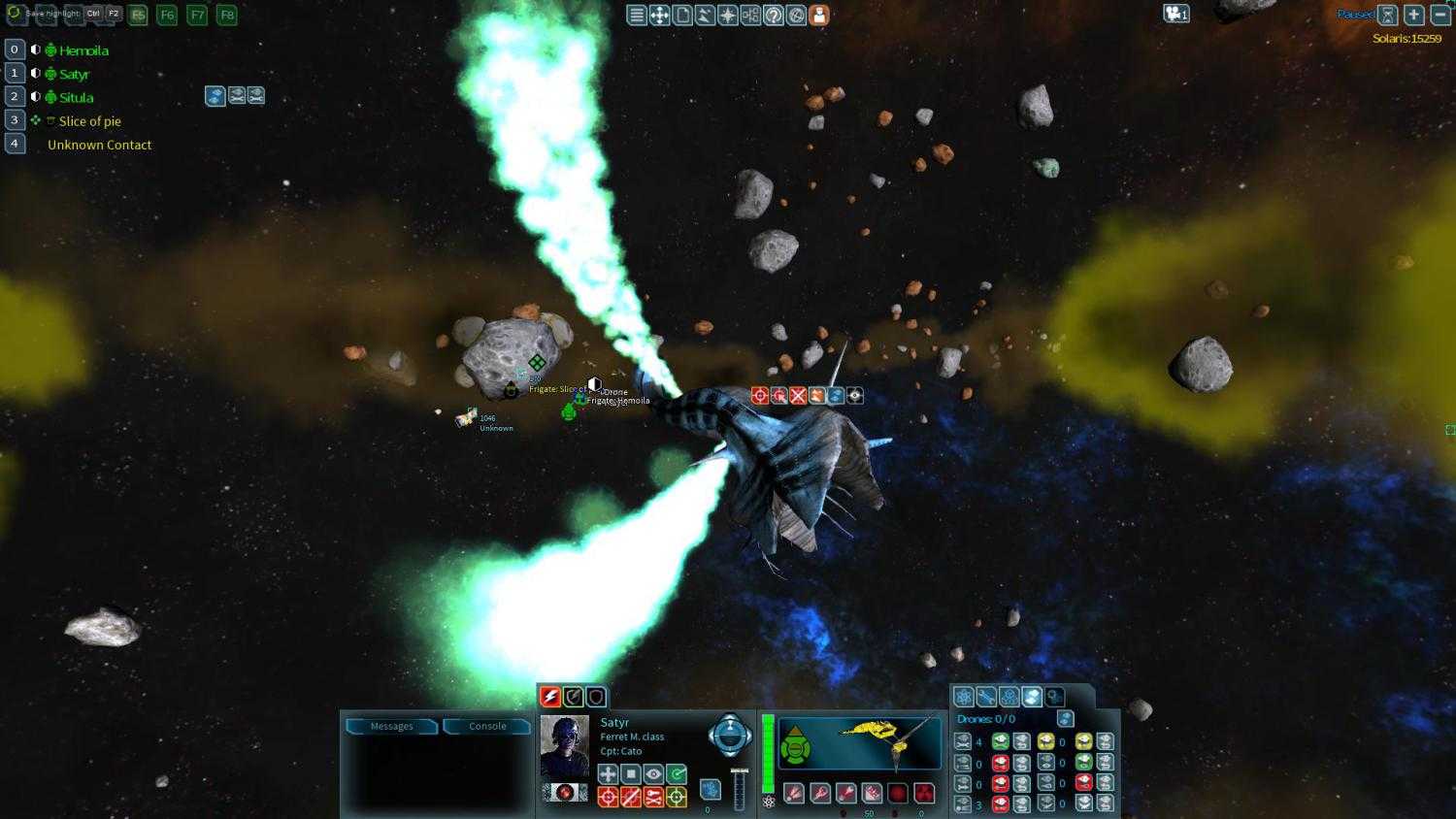This screenshot has height=819, width=1456.
Task: Click the skull-and-crossbones attack order icon
Action: (x=652, y=797)
